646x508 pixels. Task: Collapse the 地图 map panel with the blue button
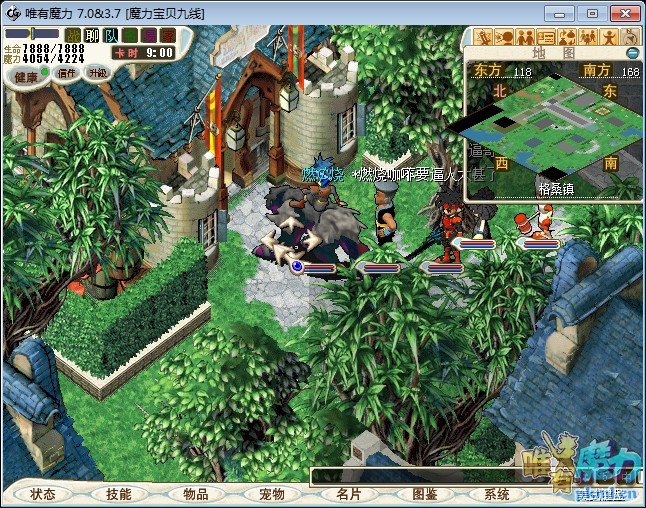click(632, 52)
